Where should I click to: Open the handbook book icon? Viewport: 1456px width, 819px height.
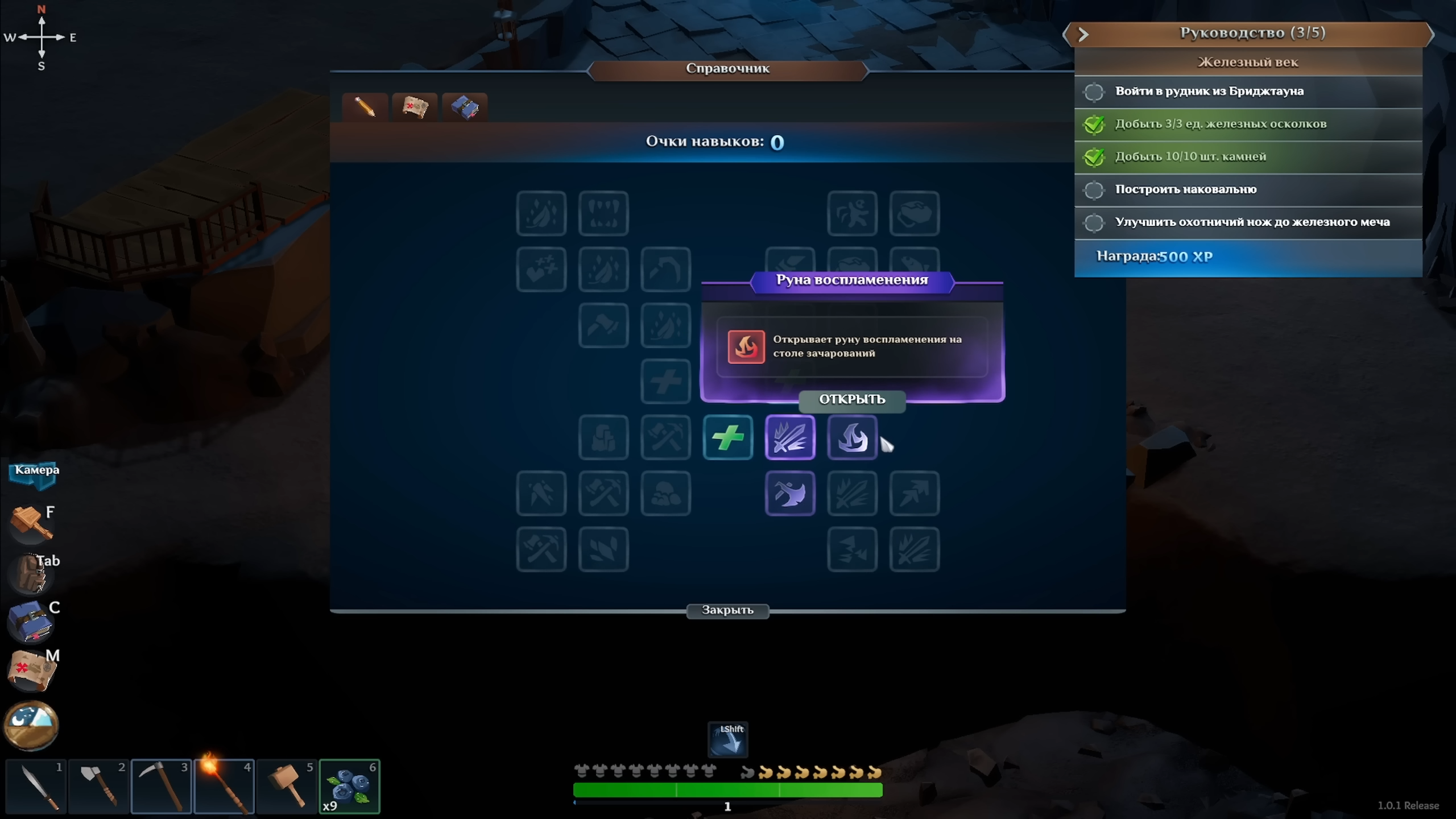(31, 621)
